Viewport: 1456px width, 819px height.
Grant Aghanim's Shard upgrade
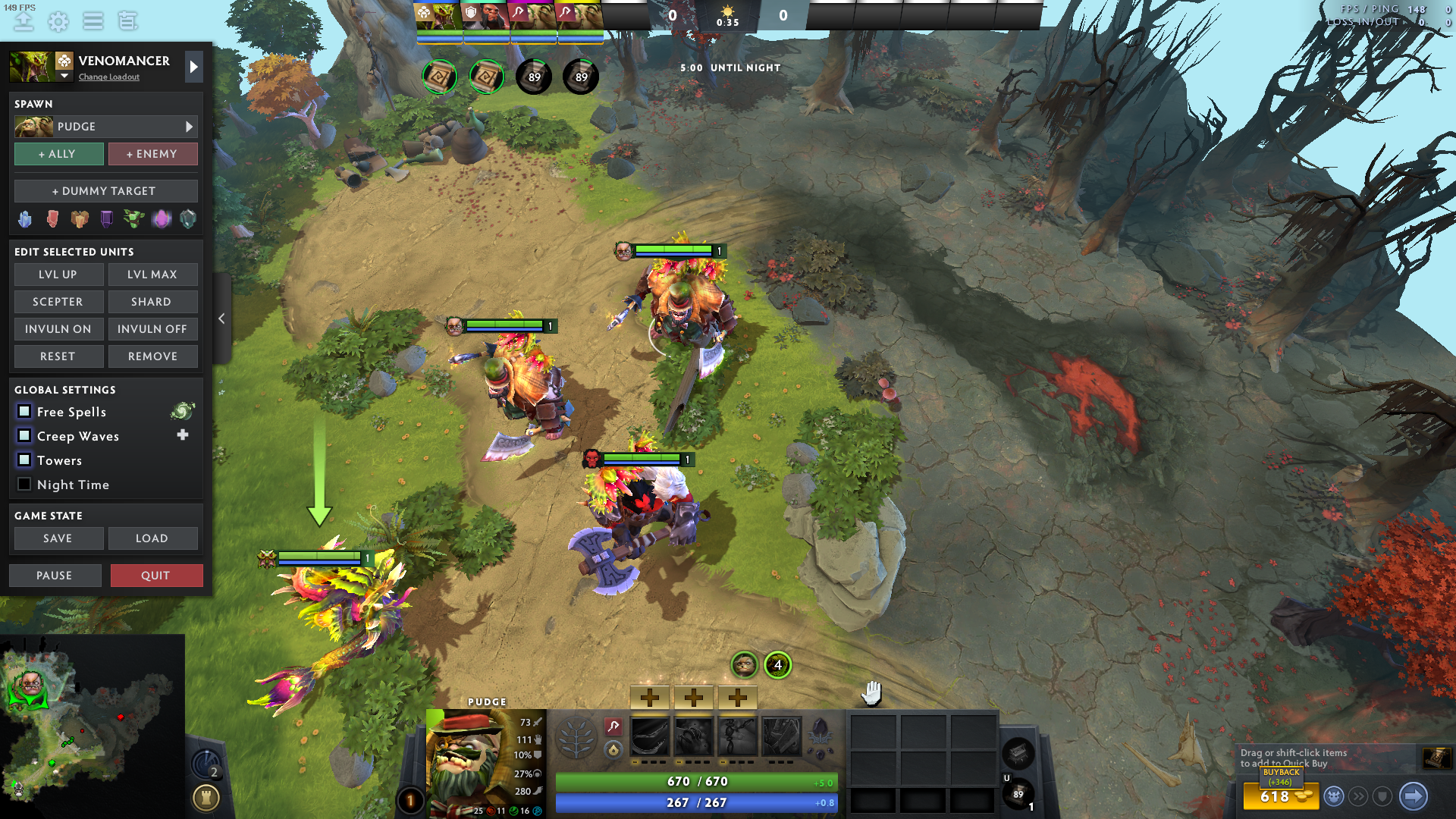click(x=152, y=302)
